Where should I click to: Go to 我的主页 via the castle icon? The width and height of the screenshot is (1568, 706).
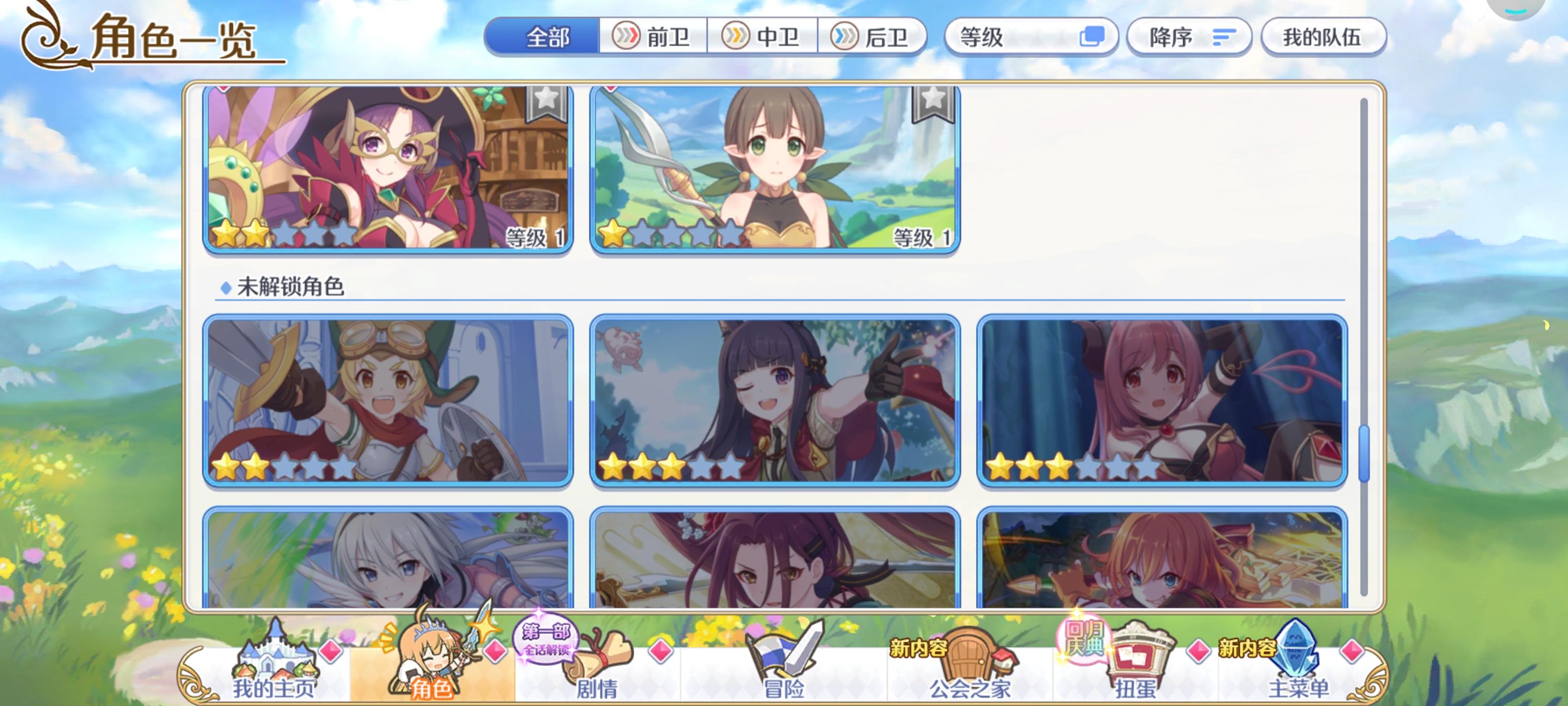pos(275,655)
